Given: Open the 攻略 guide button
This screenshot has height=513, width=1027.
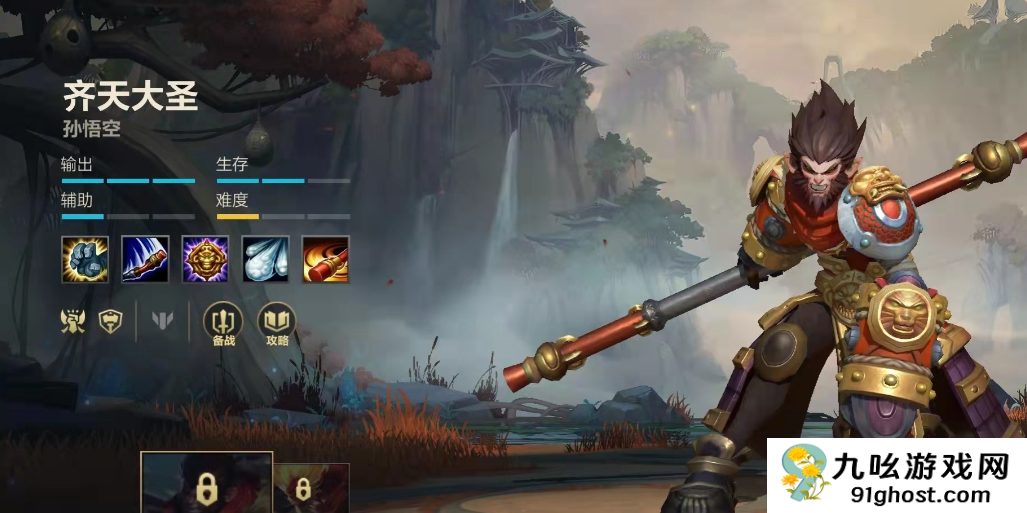Looking at the screenshot, I should coord(277,324).
